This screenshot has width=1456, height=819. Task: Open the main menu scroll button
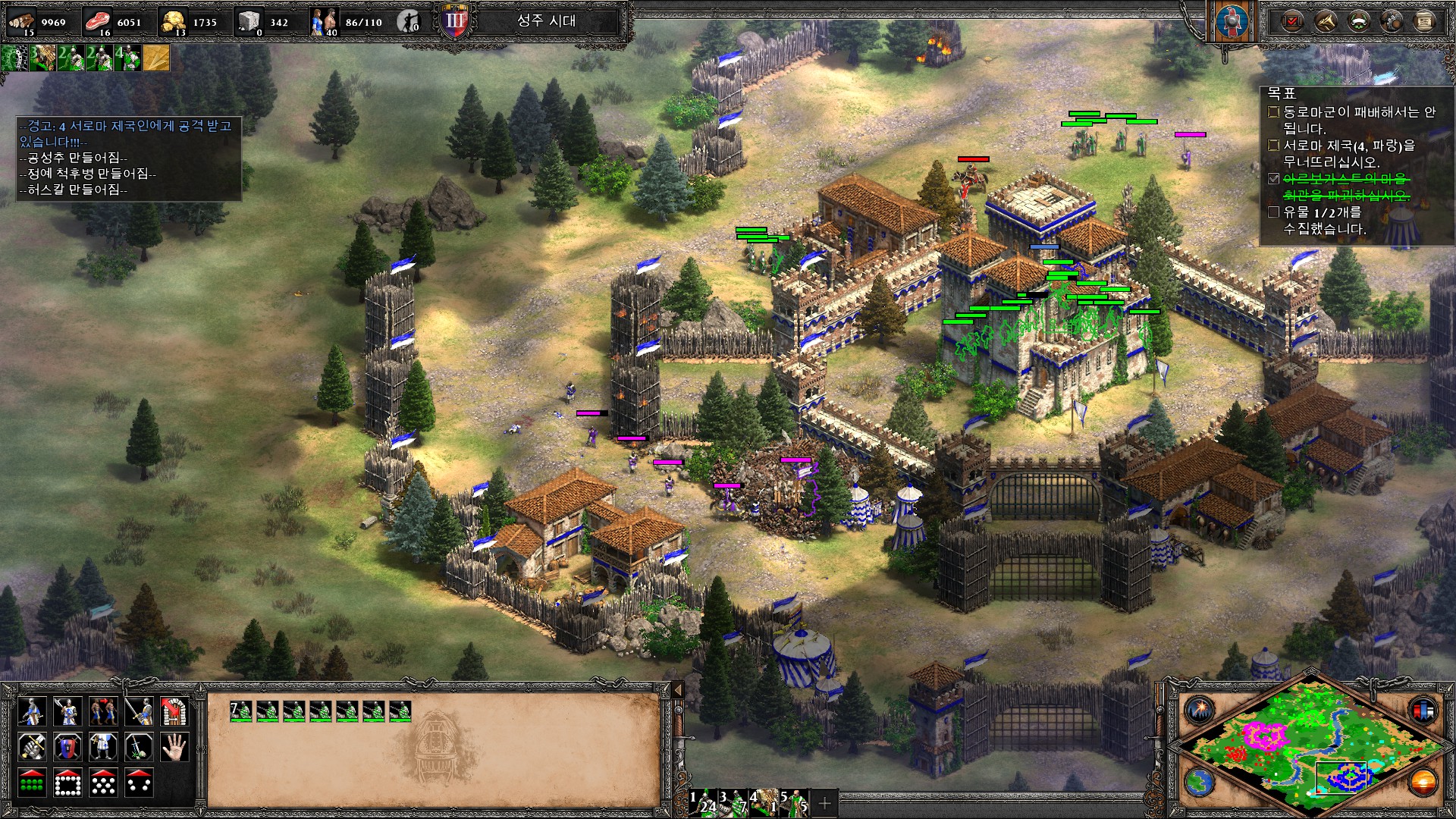coord(1425,21)
